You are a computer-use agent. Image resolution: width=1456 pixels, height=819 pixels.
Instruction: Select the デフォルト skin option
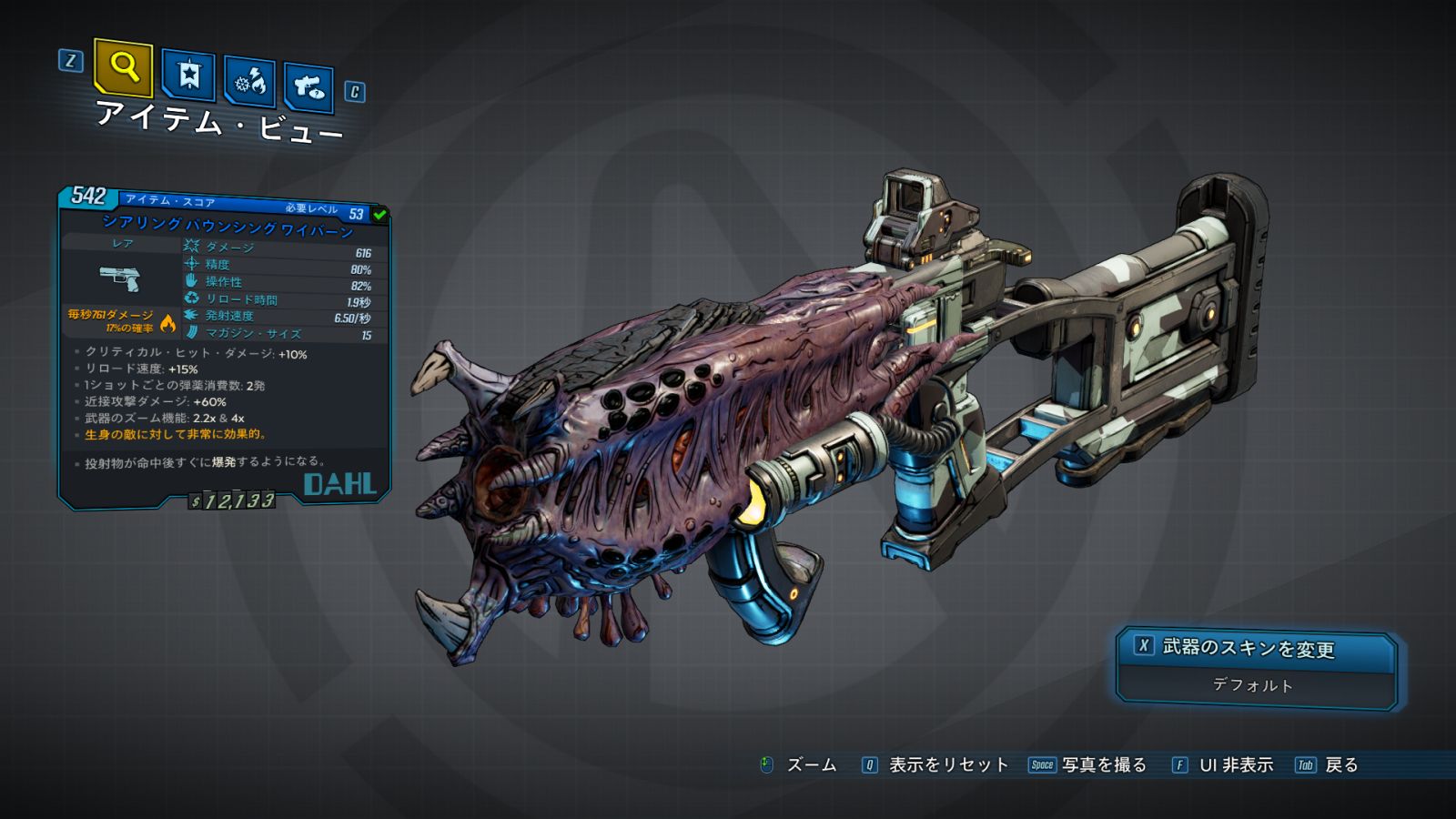click(1254, 686)
